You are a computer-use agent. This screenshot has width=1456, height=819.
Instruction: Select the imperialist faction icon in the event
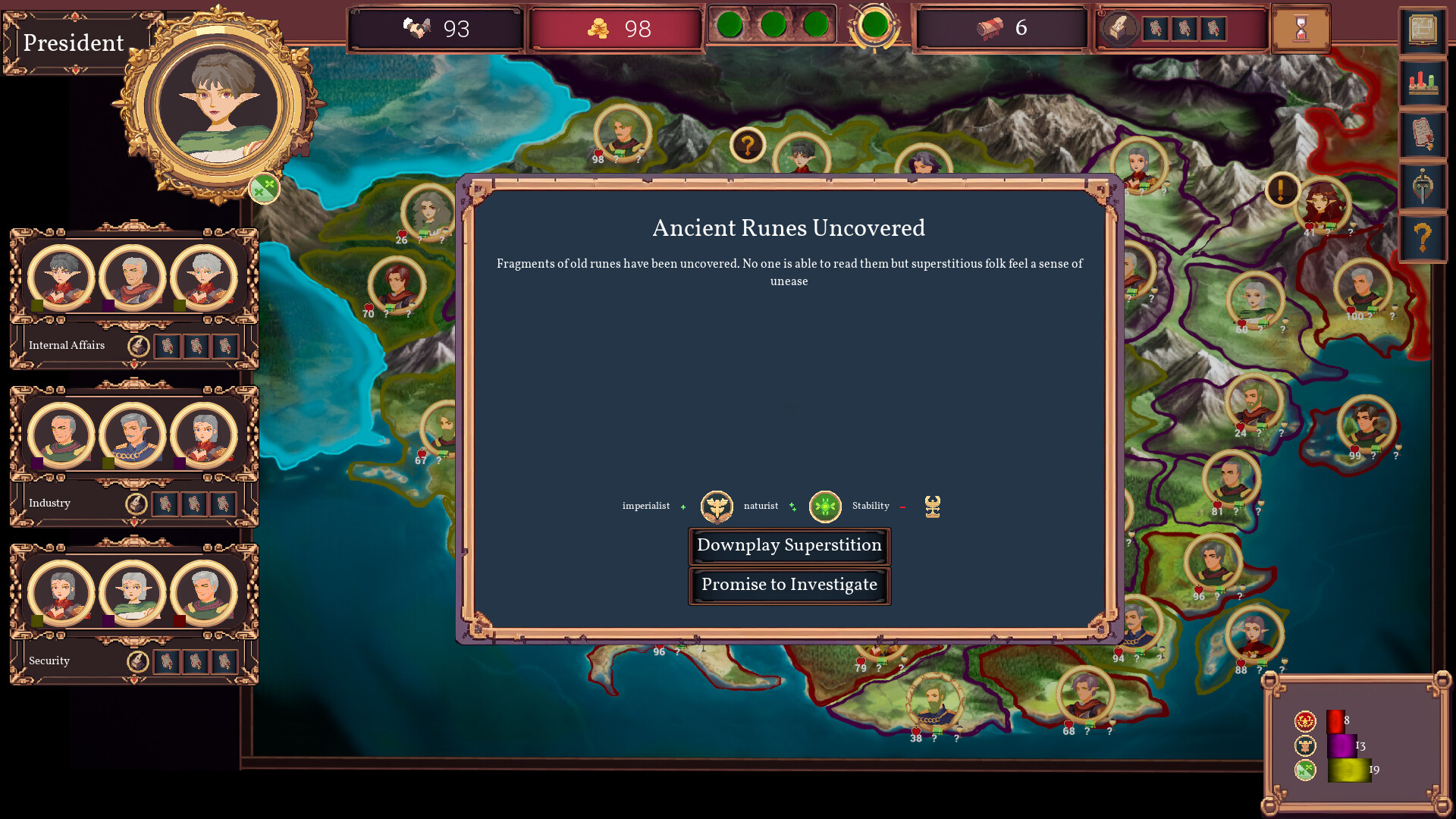[x=716, y=506]
